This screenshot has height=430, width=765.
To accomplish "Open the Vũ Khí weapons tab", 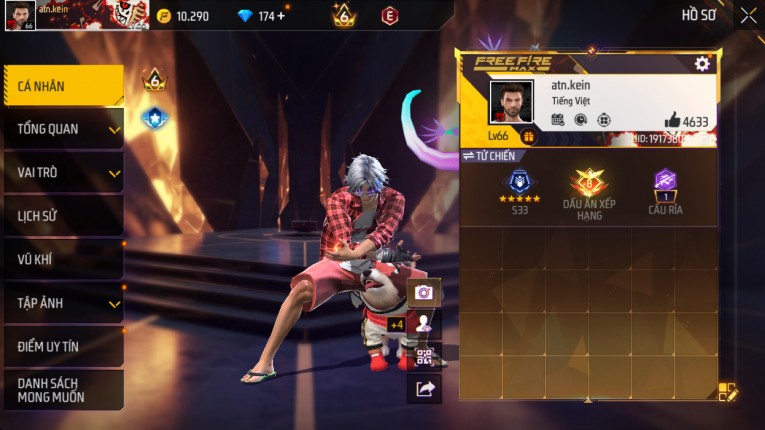I will click(63, 259).
